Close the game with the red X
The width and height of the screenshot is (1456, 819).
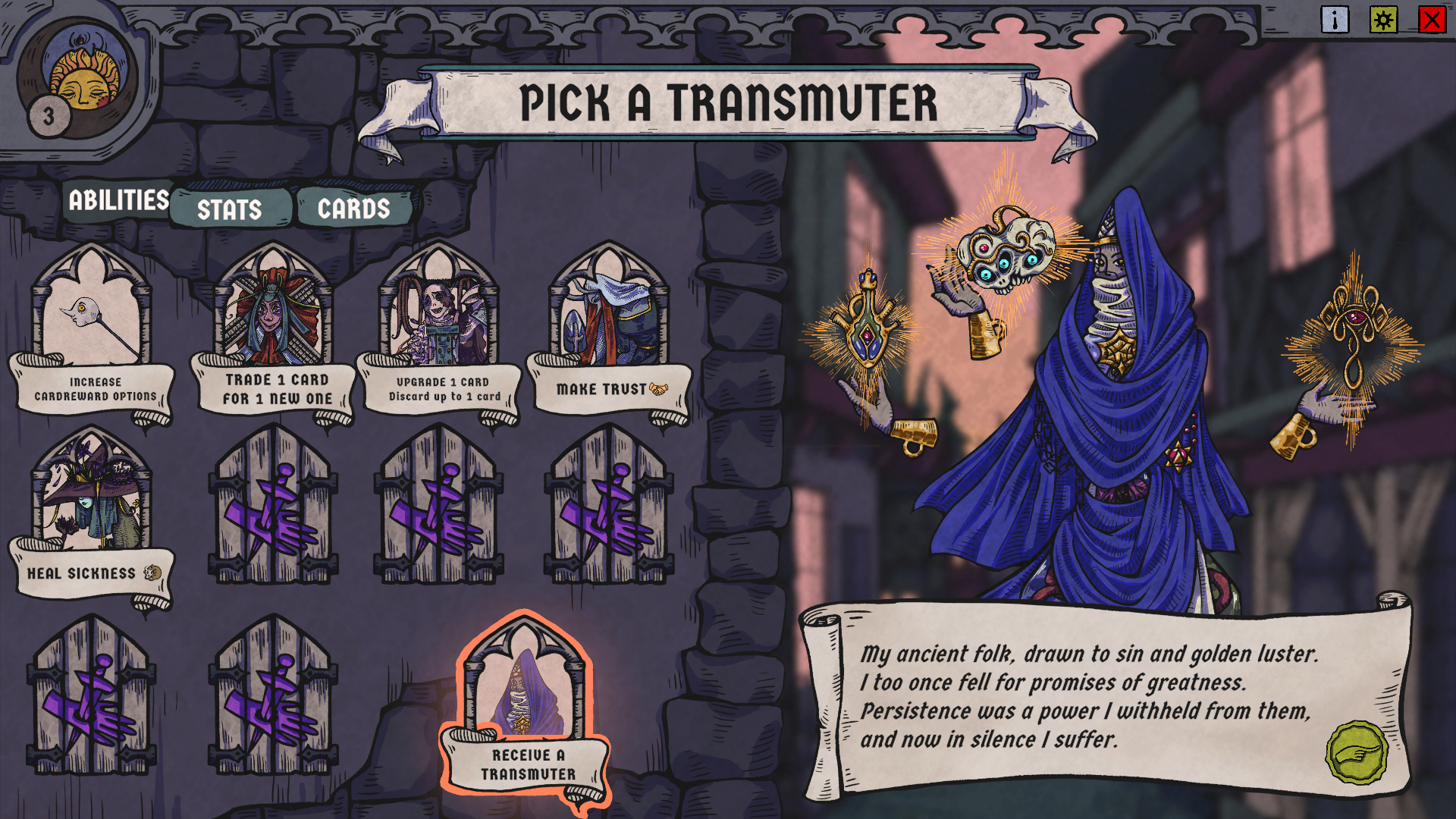tap(1432, 20)
